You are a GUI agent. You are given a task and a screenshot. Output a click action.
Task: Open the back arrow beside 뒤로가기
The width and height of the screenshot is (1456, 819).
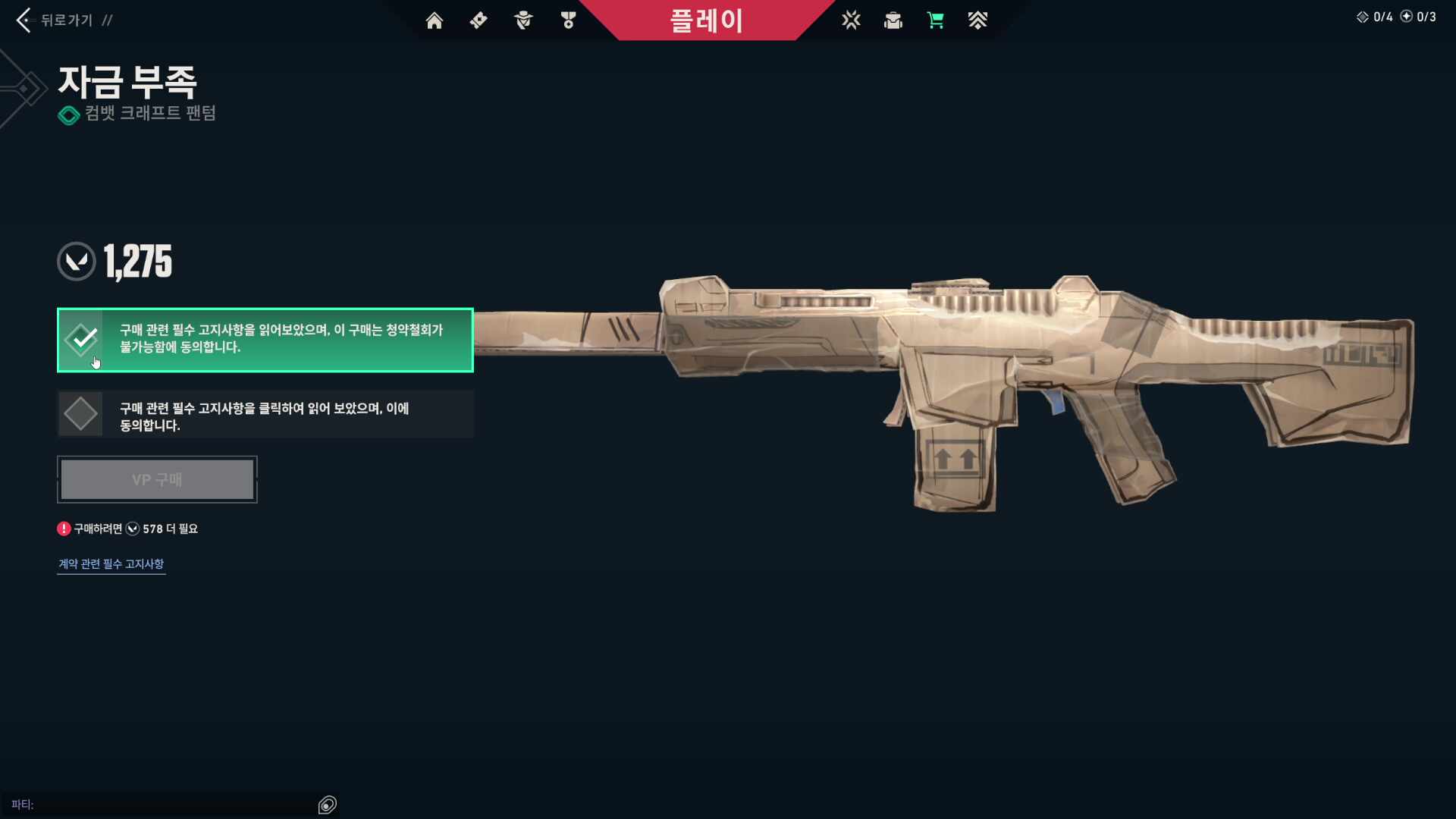click(24, 20)
